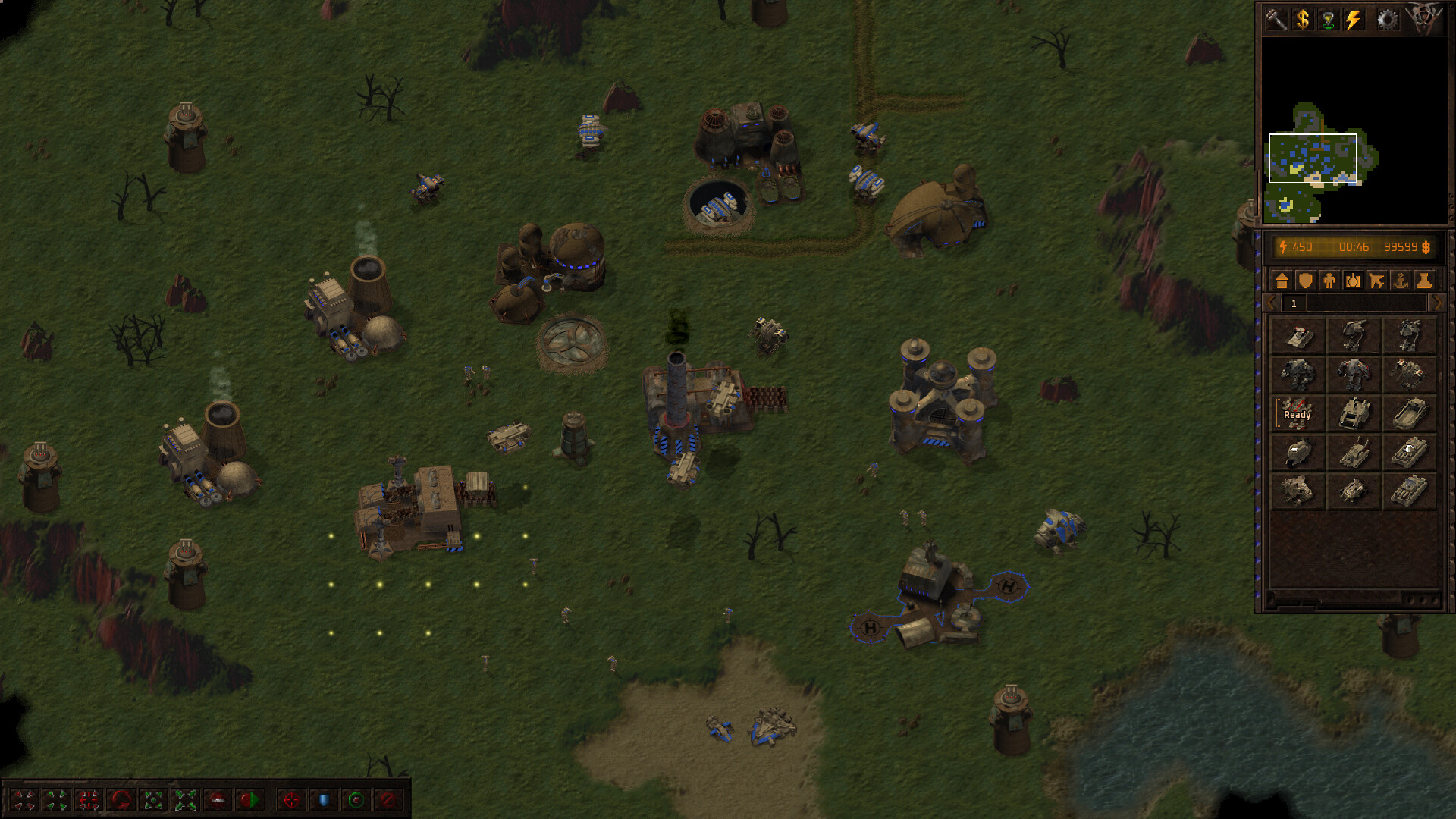The height and width of the screenshot is (819, 1456).
Task: Toggle the map-pin beacon tool
Action: click(1328, 20)
